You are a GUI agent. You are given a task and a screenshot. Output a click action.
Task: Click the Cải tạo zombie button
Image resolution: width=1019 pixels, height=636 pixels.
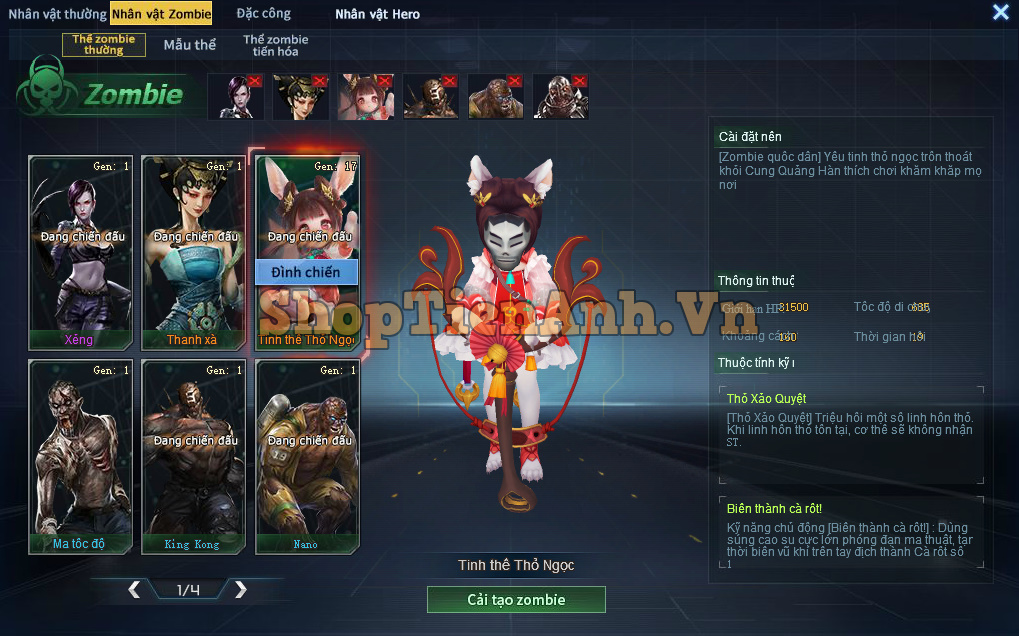[x=516, y=600]
